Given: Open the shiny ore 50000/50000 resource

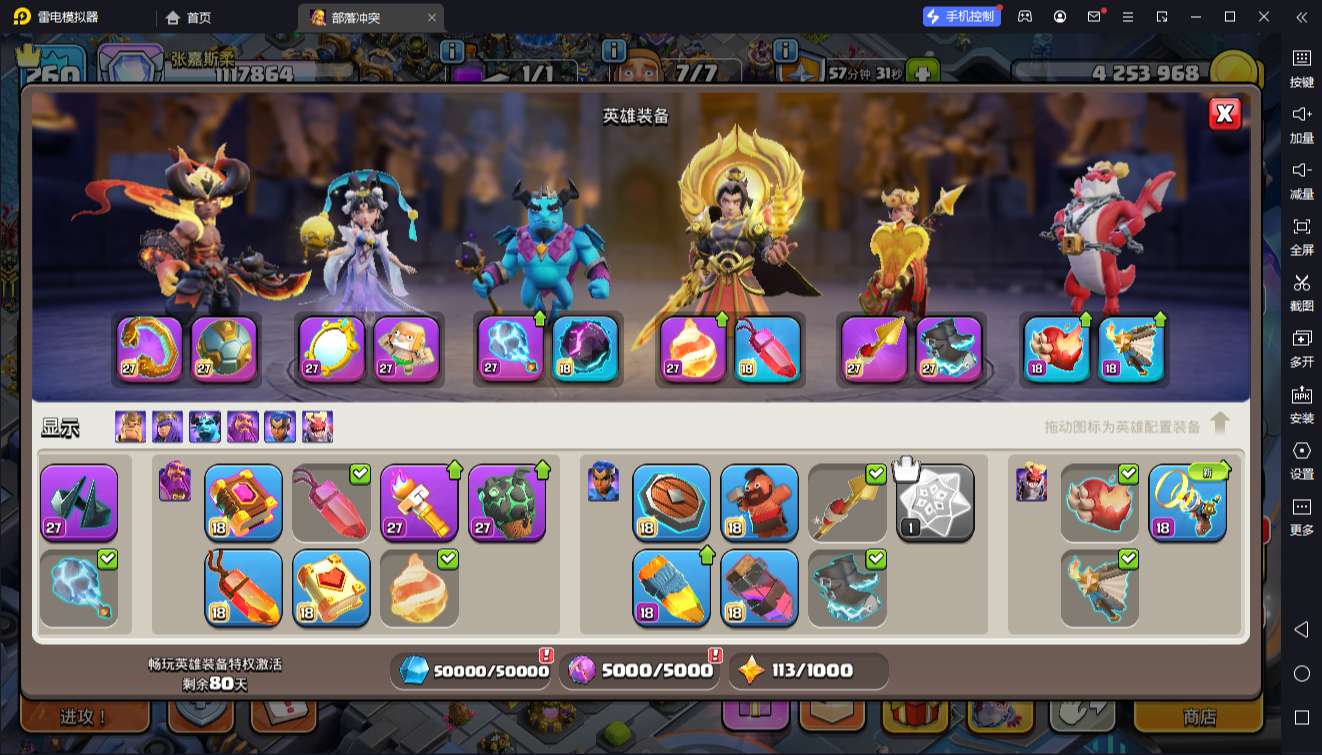Looking at the screenshot, I should [474, 671].
